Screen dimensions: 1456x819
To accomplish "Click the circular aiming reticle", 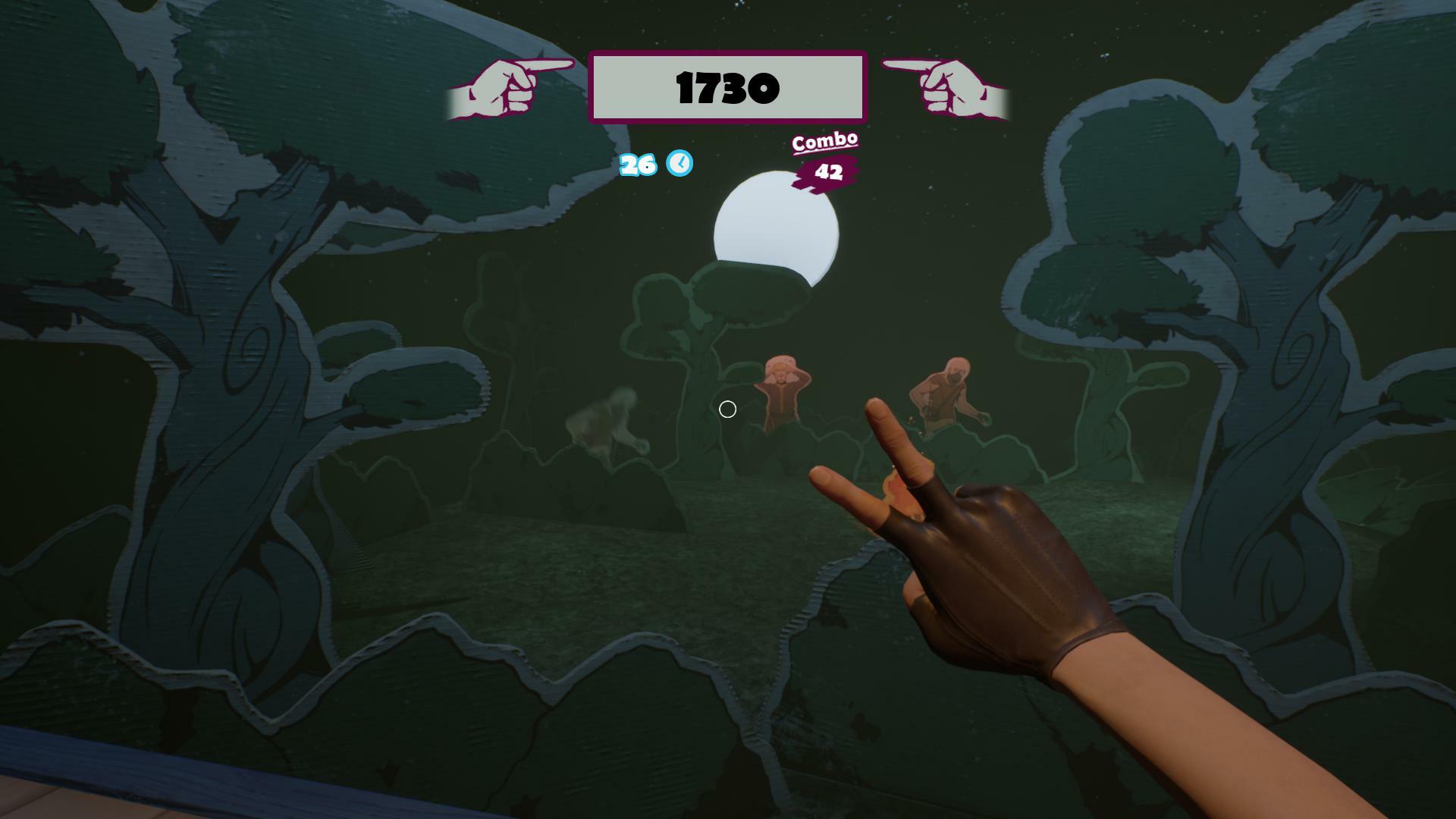I will (727, 409).
